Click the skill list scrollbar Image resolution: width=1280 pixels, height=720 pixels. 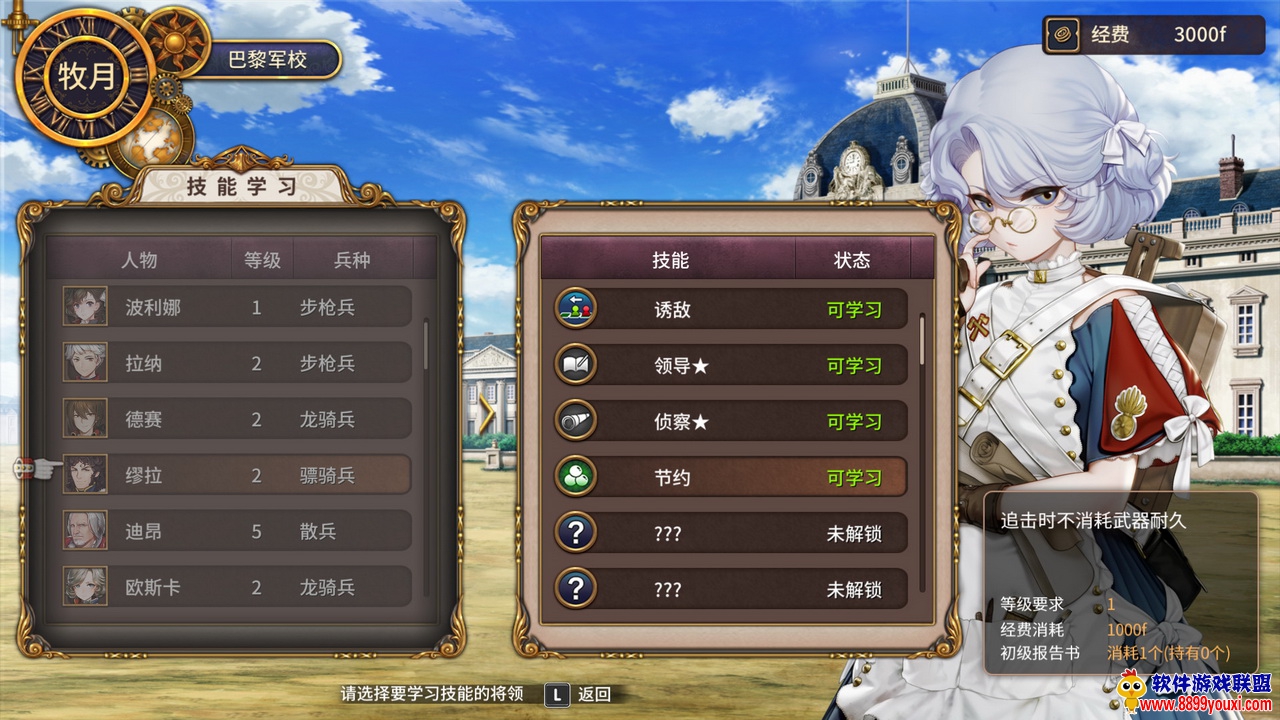point(922,340)
